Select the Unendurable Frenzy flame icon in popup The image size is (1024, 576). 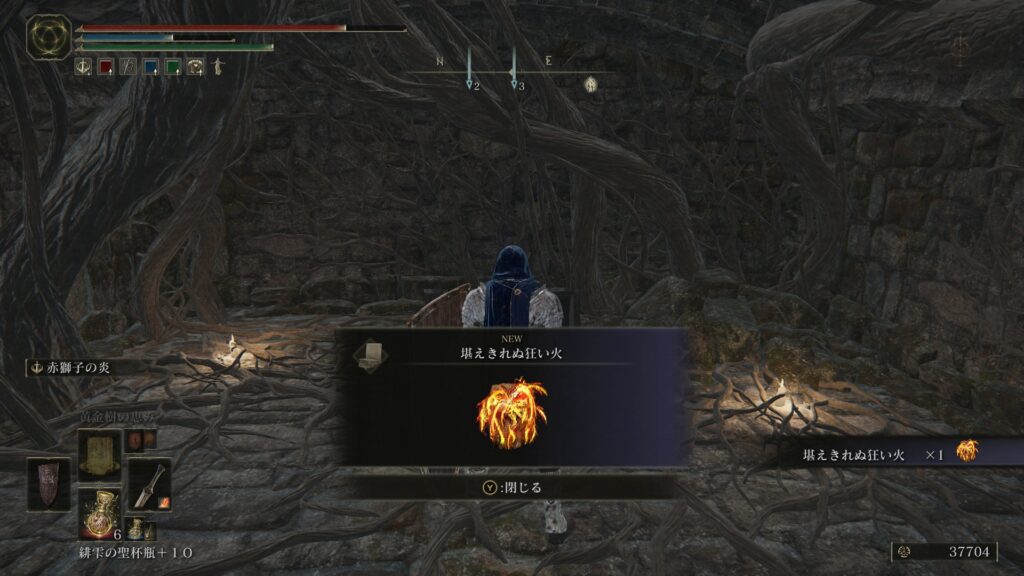tap(512, 413)
